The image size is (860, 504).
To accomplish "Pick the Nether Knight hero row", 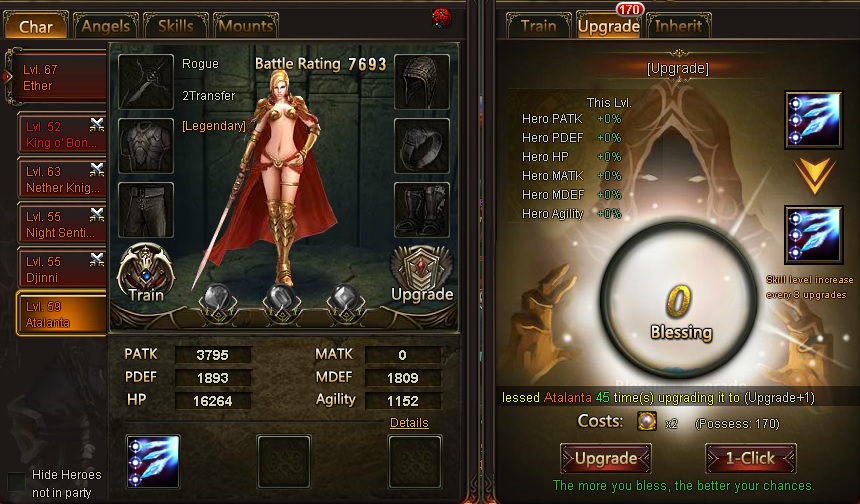I will click(62, 180).
